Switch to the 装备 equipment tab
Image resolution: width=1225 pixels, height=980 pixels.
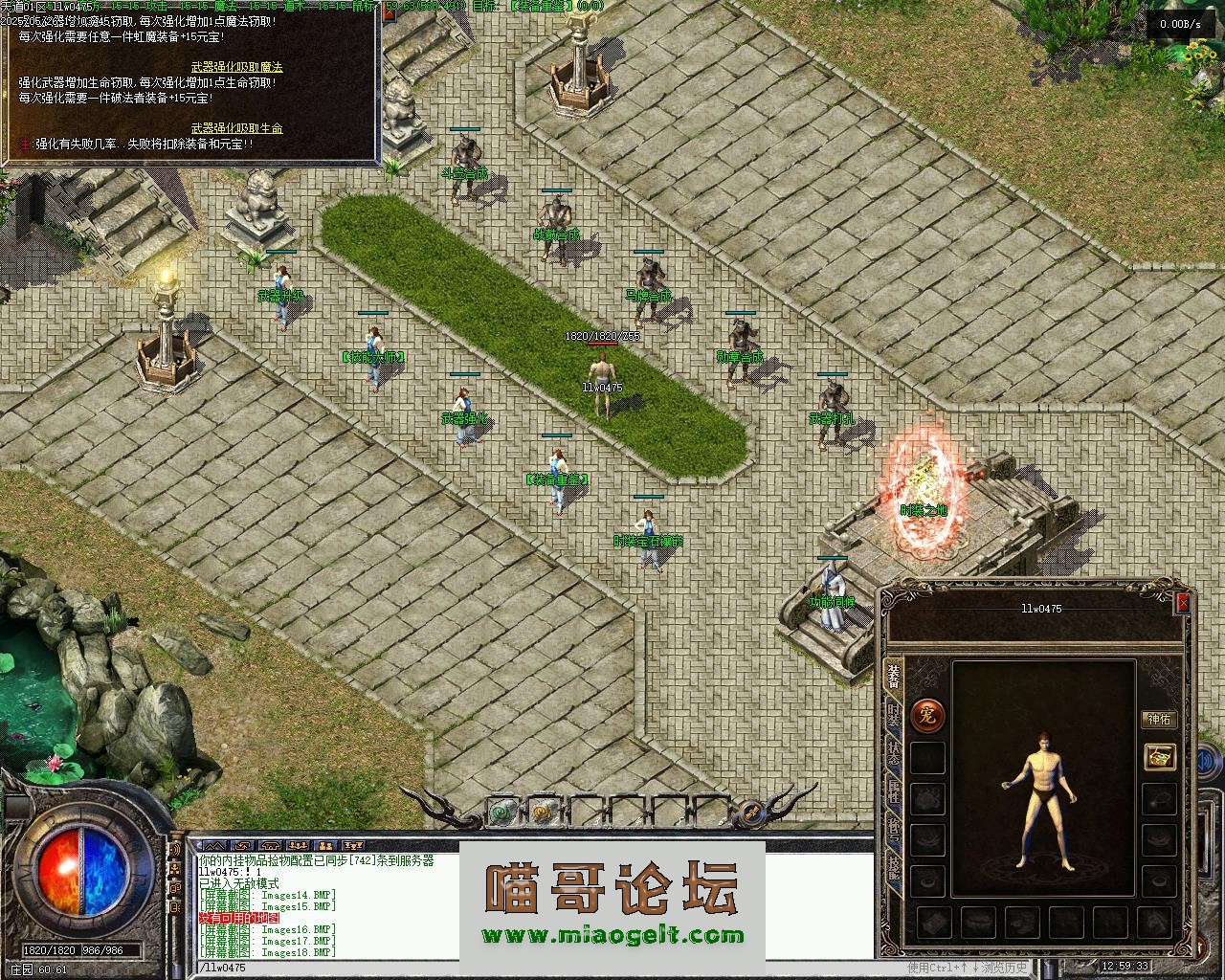click(x=893, y=677)
